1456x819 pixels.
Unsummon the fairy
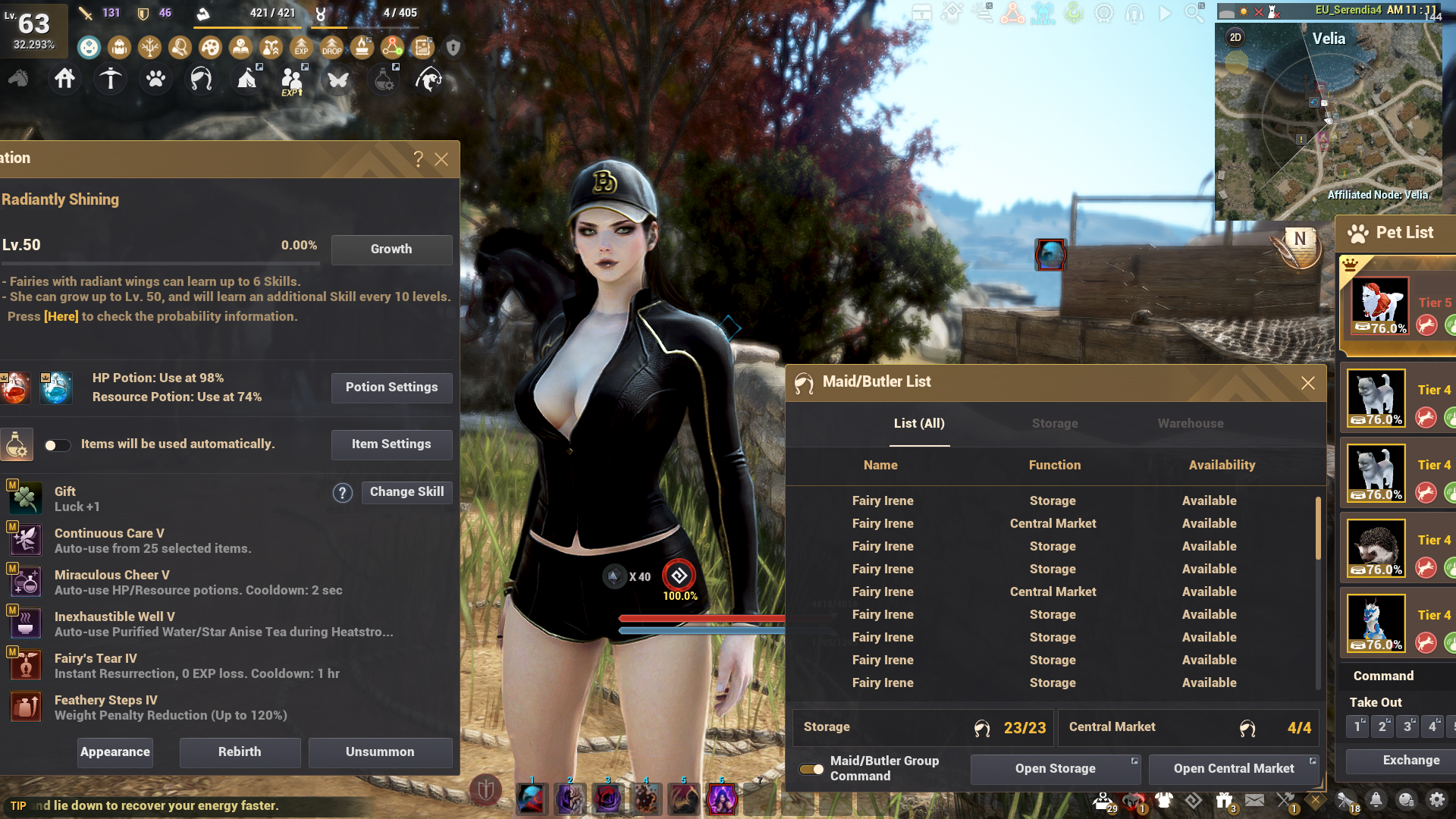coord(380,752)
